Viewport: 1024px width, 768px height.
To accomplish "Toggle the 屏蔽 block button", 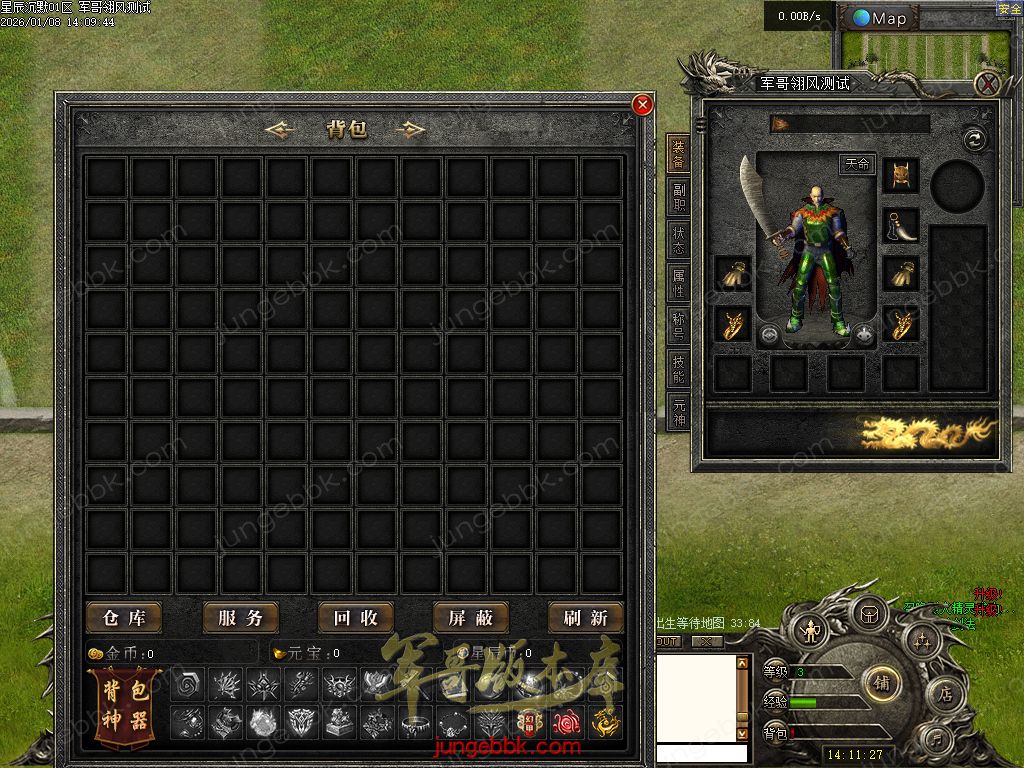I will [470, 618].
